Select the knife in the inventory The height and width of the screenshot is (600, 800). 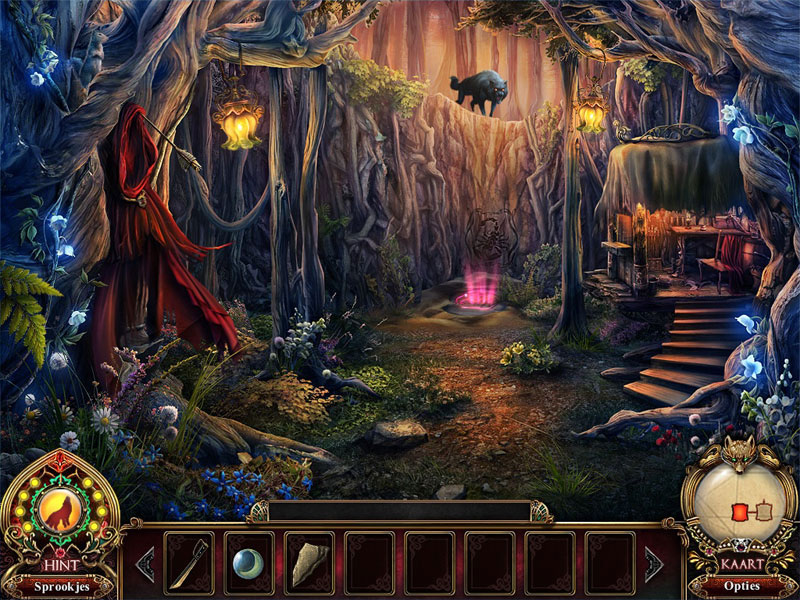point(188,563)
